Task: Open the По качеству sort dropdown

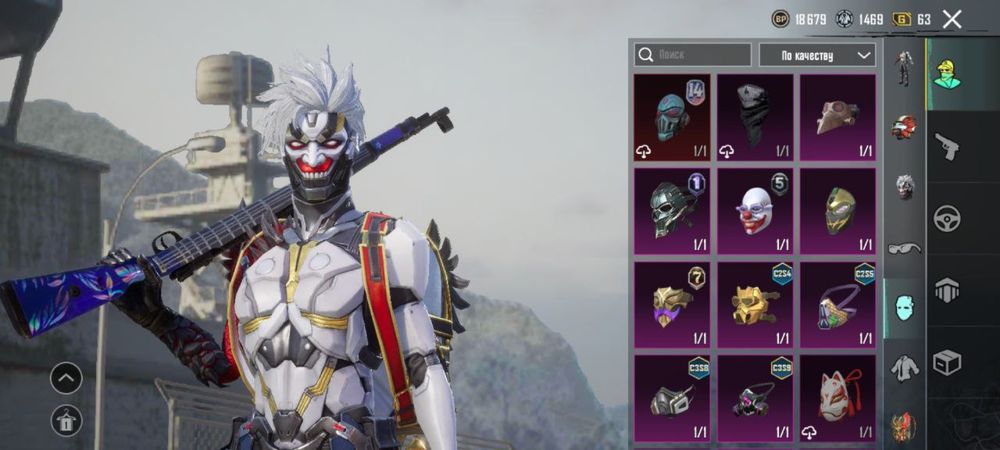Action: (x=816, y=55)
